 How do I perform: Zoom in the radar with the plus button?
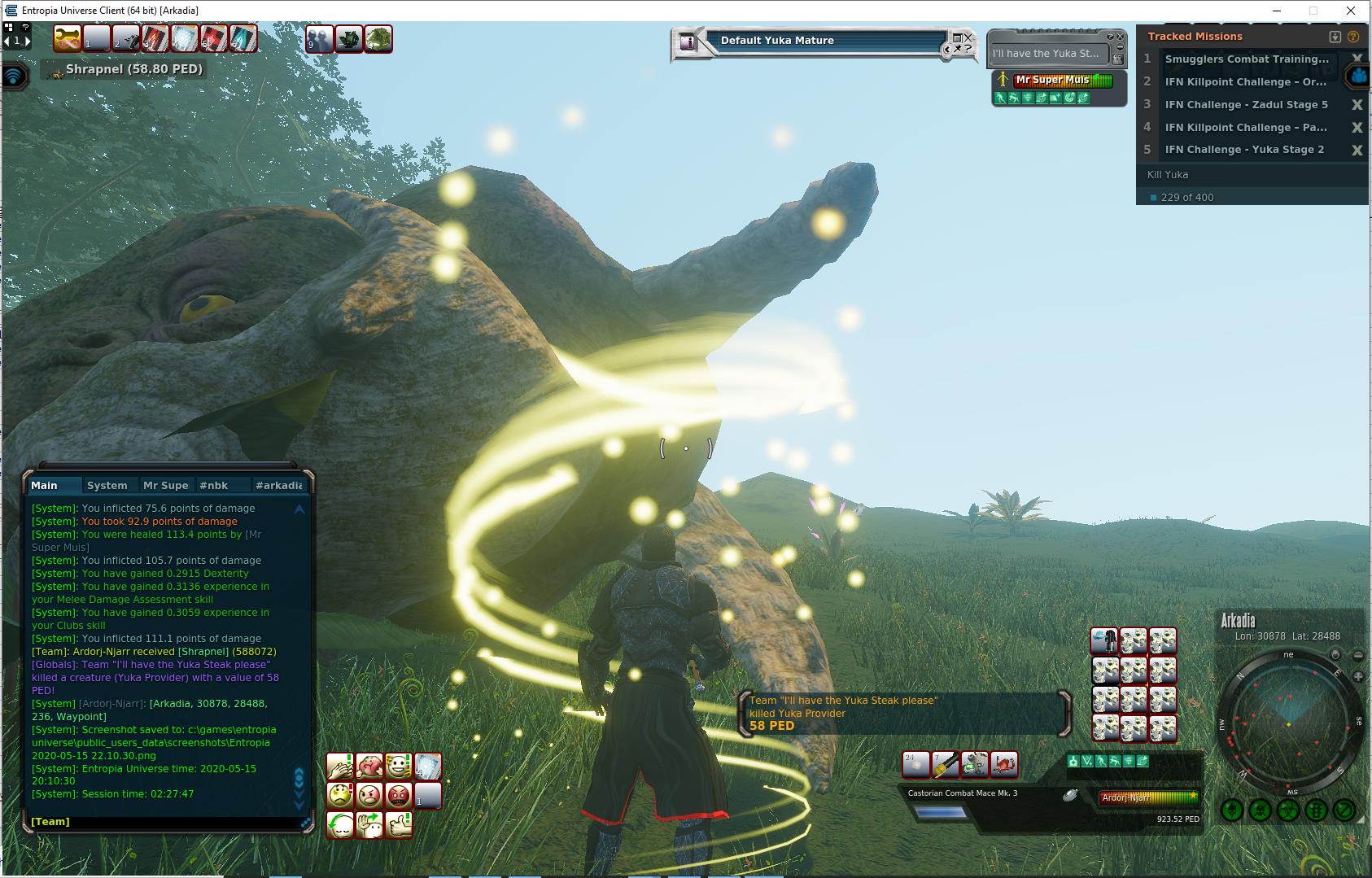[1358, 676]
